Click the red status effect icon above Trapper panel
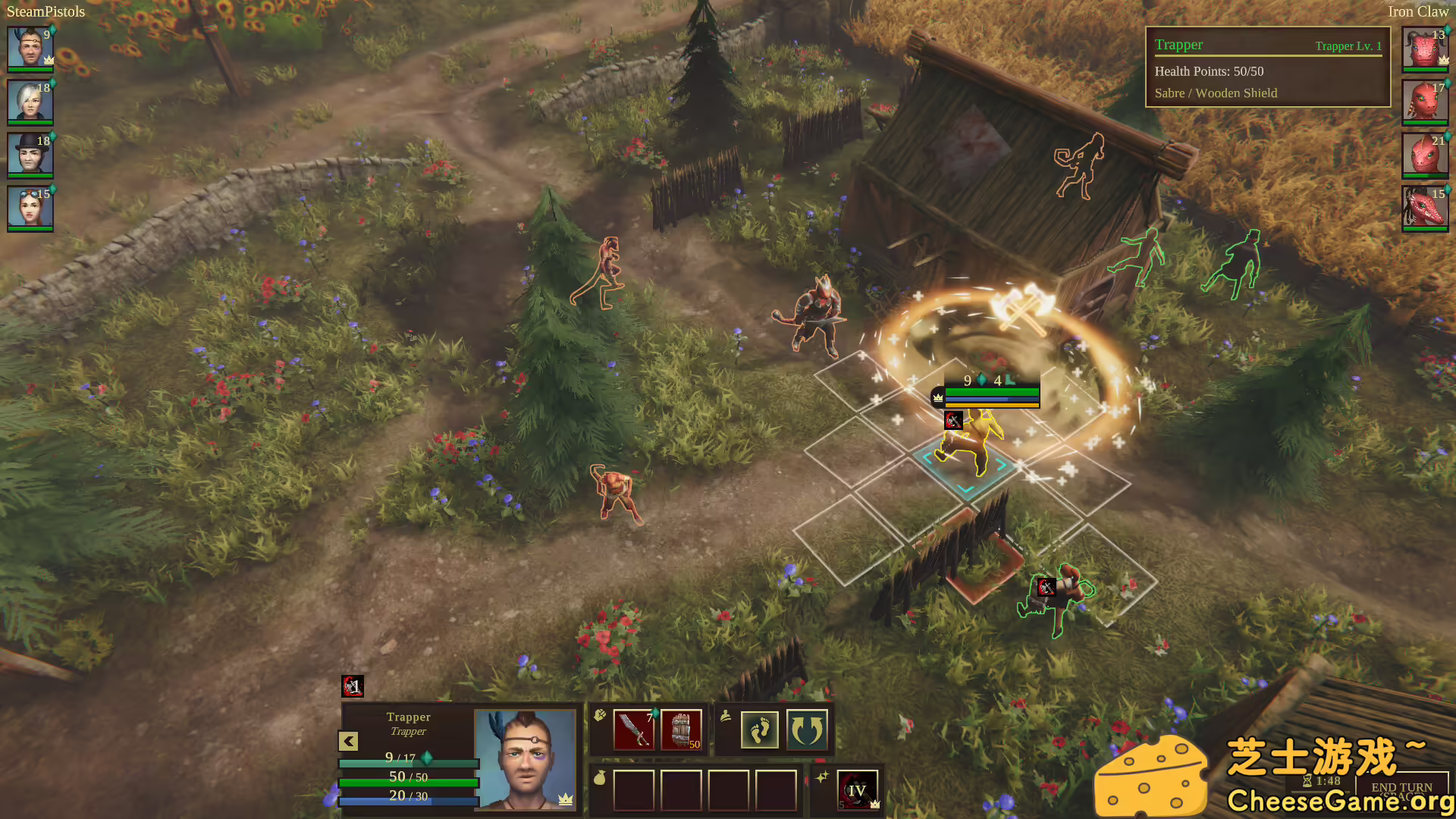The width and height of the screenshot is (1456, 819). pos(353,686)
